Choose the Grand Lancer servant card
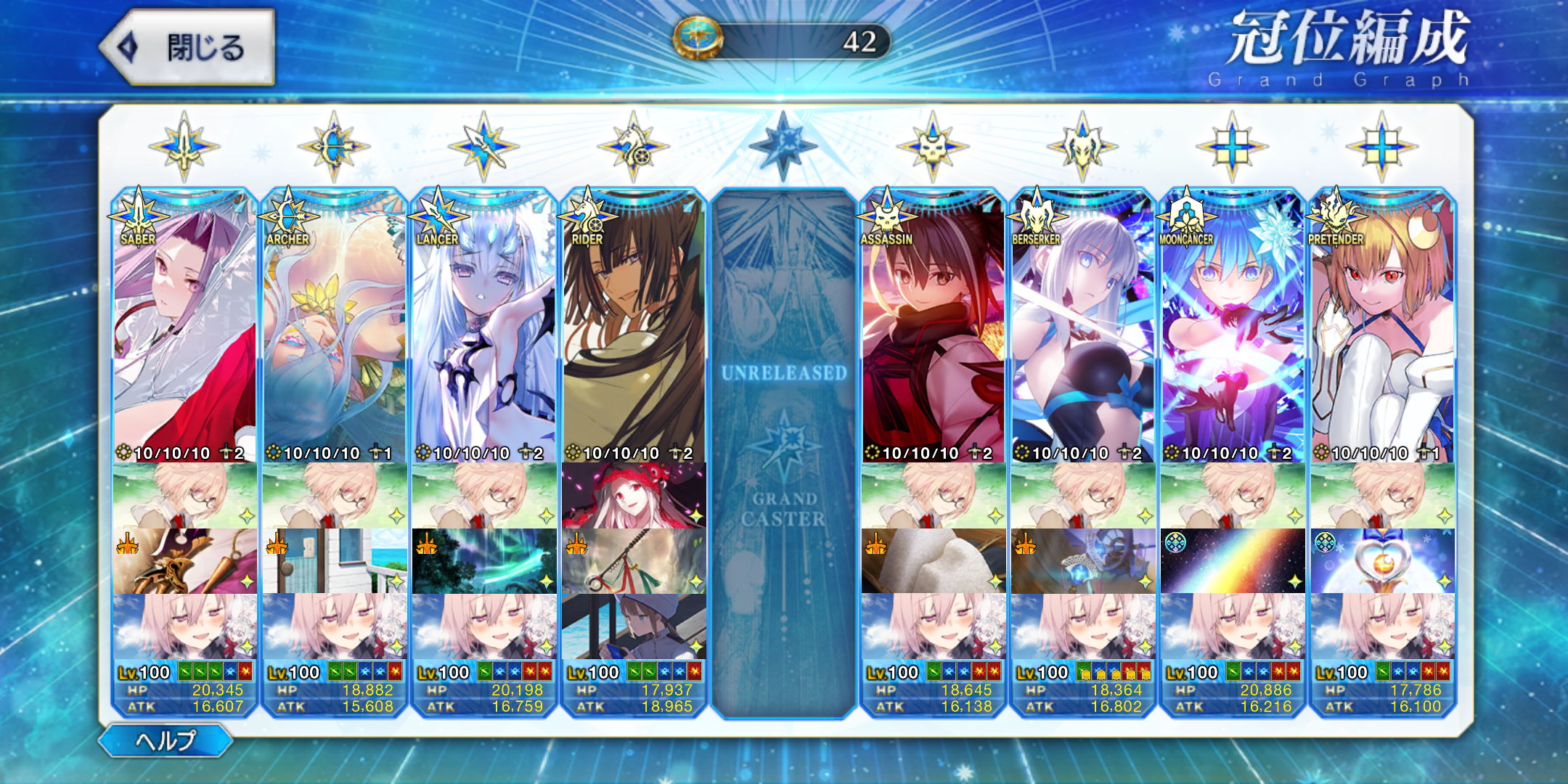Image resolution: width=1568 pixels, height=784 pixels. point(483,327)
